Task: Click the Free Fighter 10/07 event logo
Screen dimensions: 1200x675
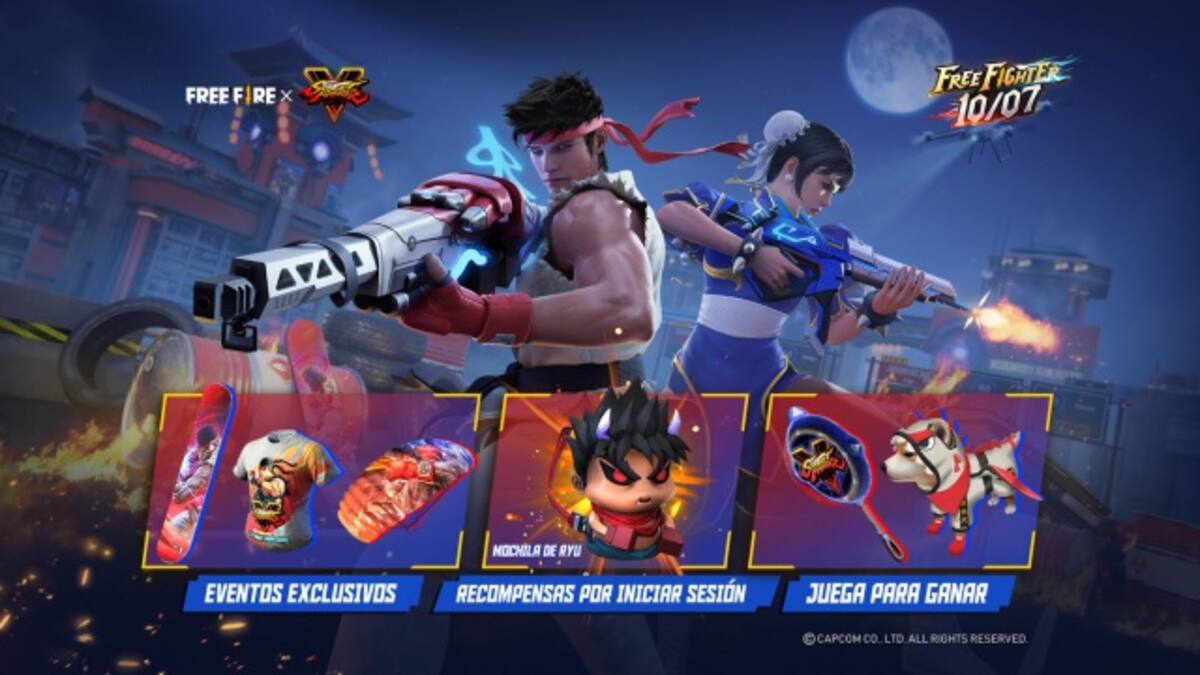Action: coord(996,92)
